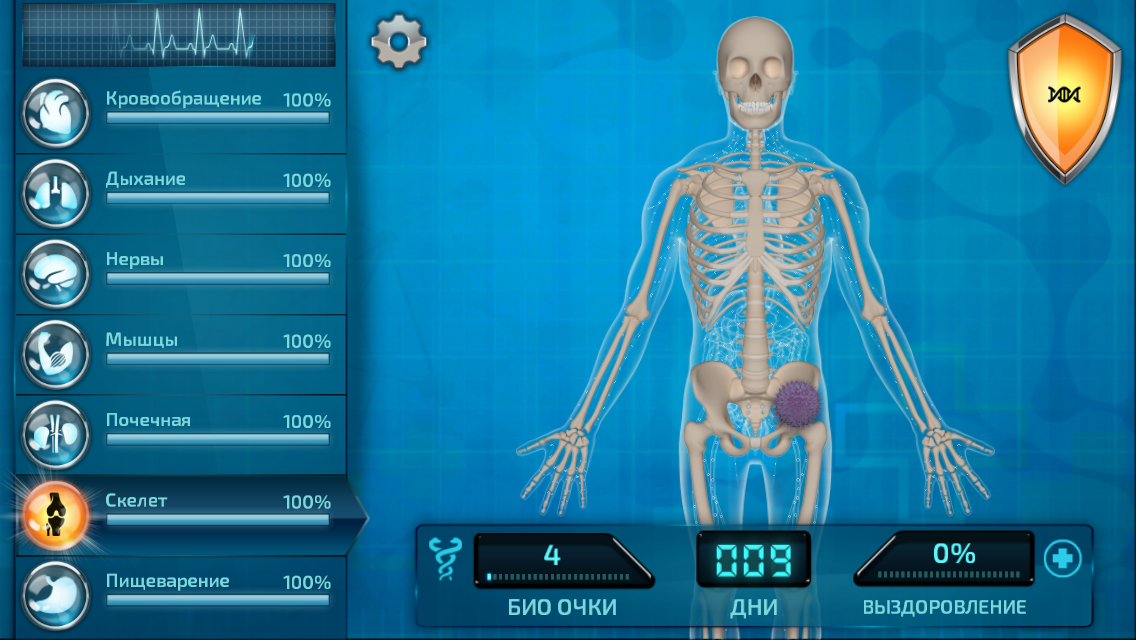Tap the plus button beside Выздоровление
Viewport: 1136px width, 640px height.
(1062, 559)
